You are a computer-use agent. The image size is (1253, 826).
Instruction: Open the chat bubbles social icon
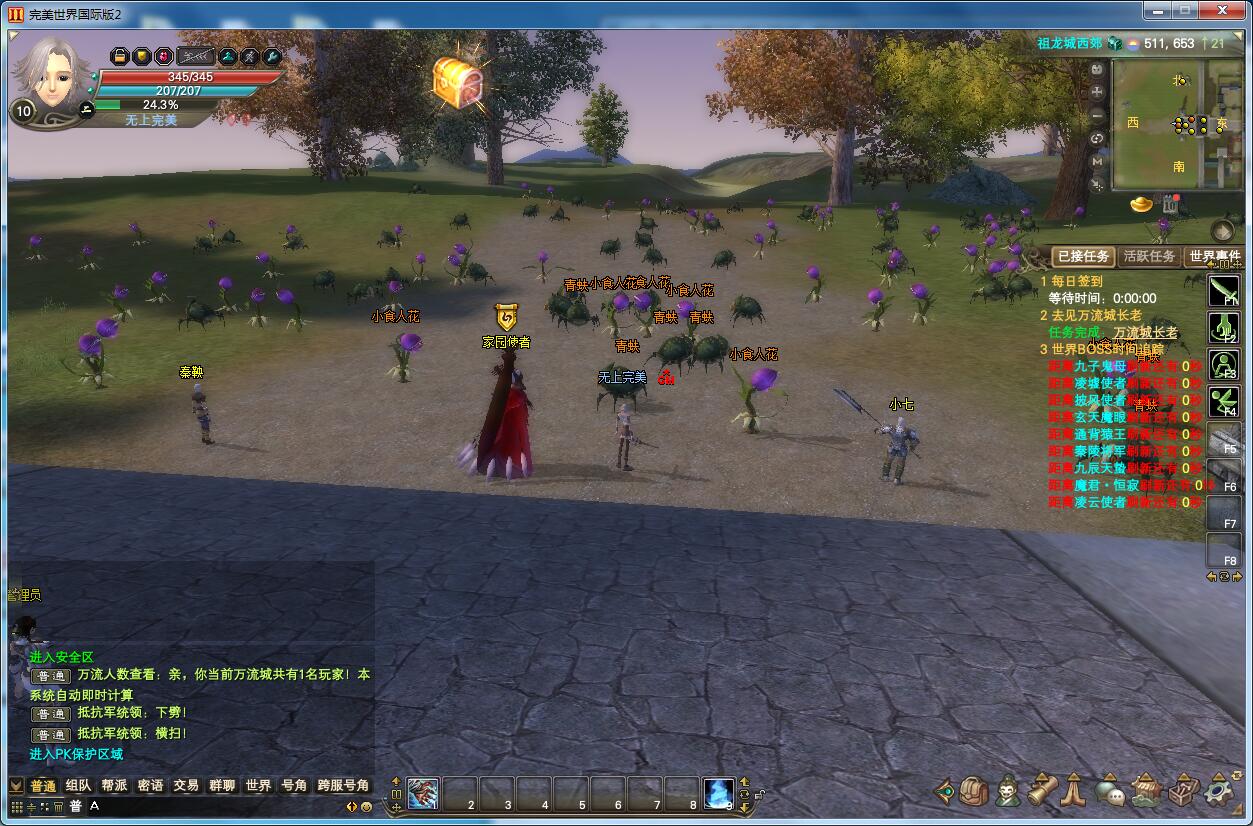pos(1108,792)
